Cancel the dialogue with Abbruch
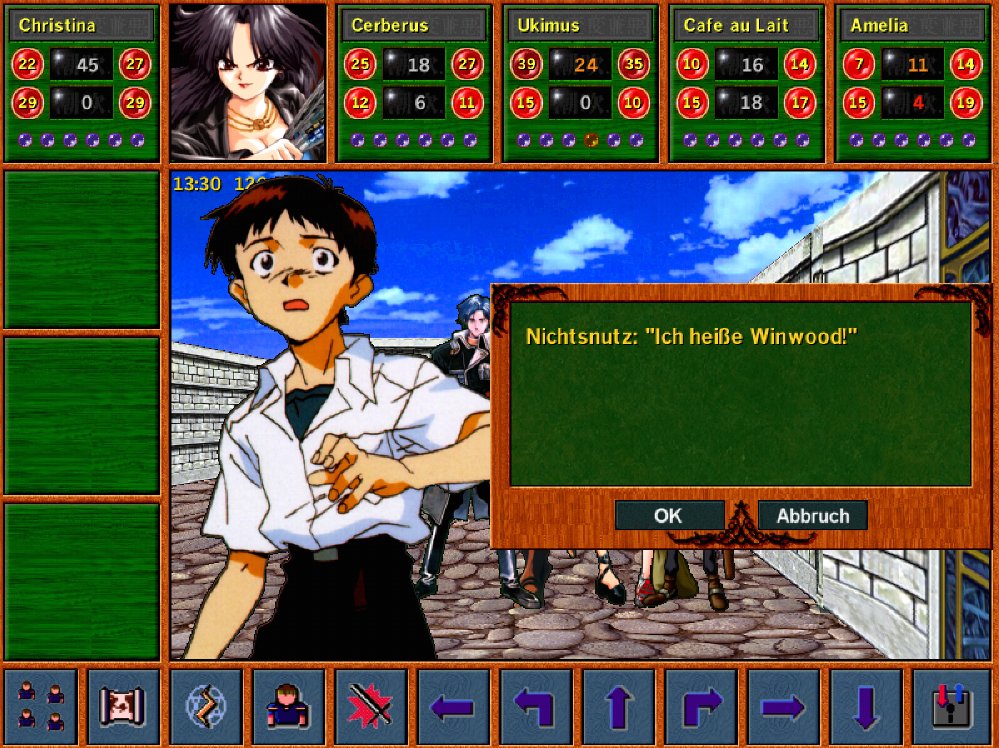The width and height of the screenshot is (999, 748). coord(812,516)
